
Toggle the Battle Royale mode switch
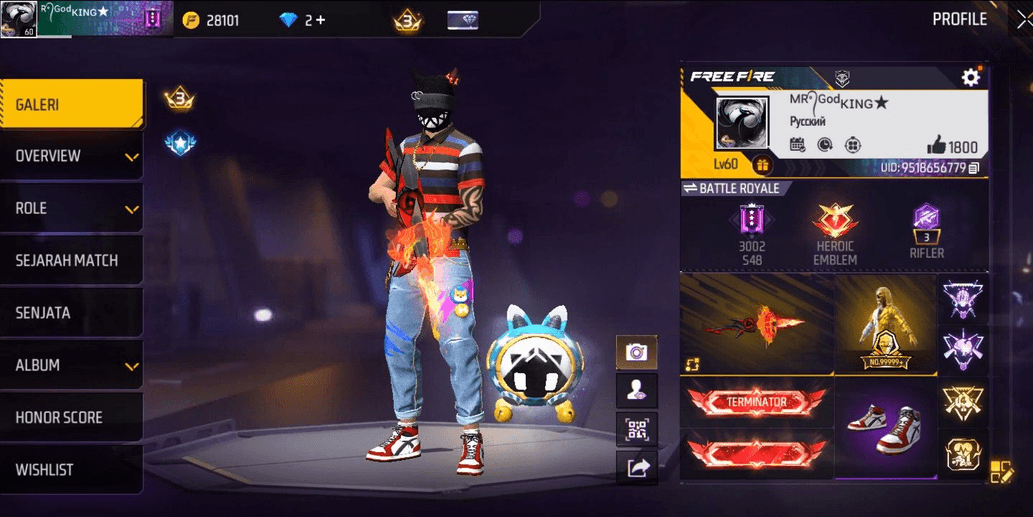690,189
